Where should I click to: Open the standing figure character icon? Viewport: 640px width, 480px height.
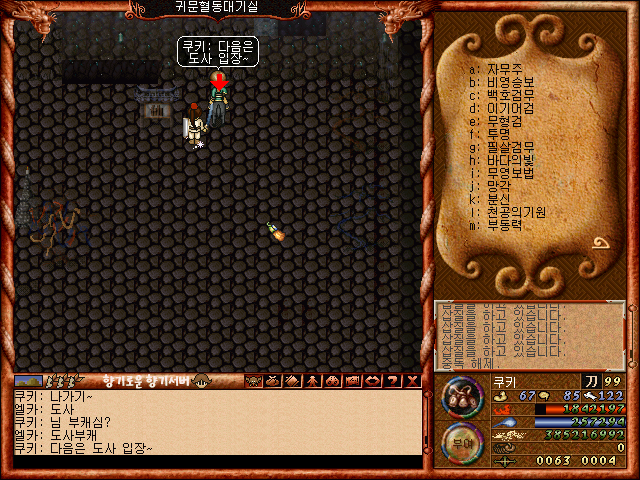313,381
